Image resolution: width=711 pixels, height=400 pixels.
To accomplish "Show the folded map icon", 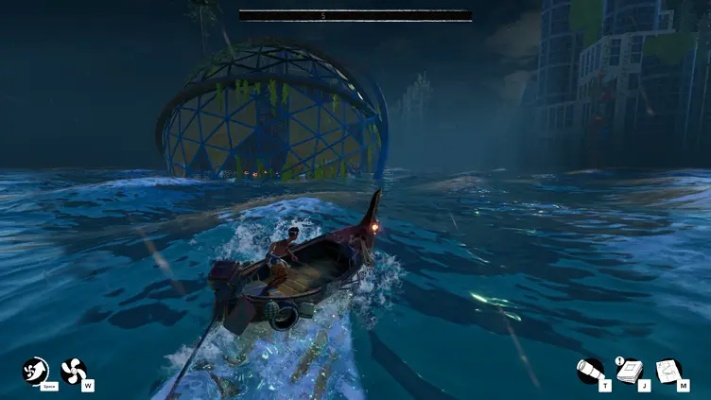I will click(668, 371).
